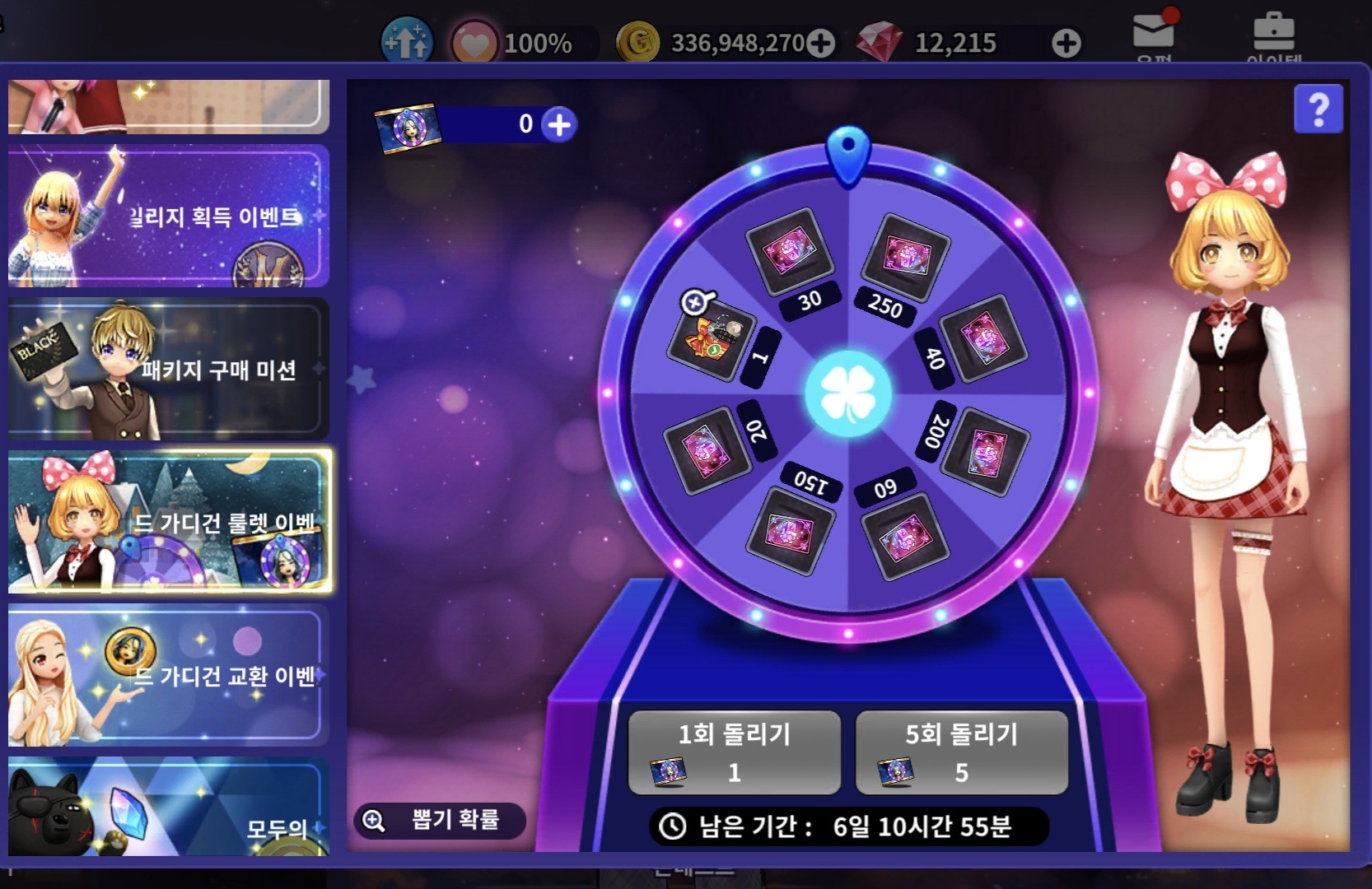Select the 가디건 교환 이벤트 banner
Viewport: 1372px width, 889px height.
168,675
